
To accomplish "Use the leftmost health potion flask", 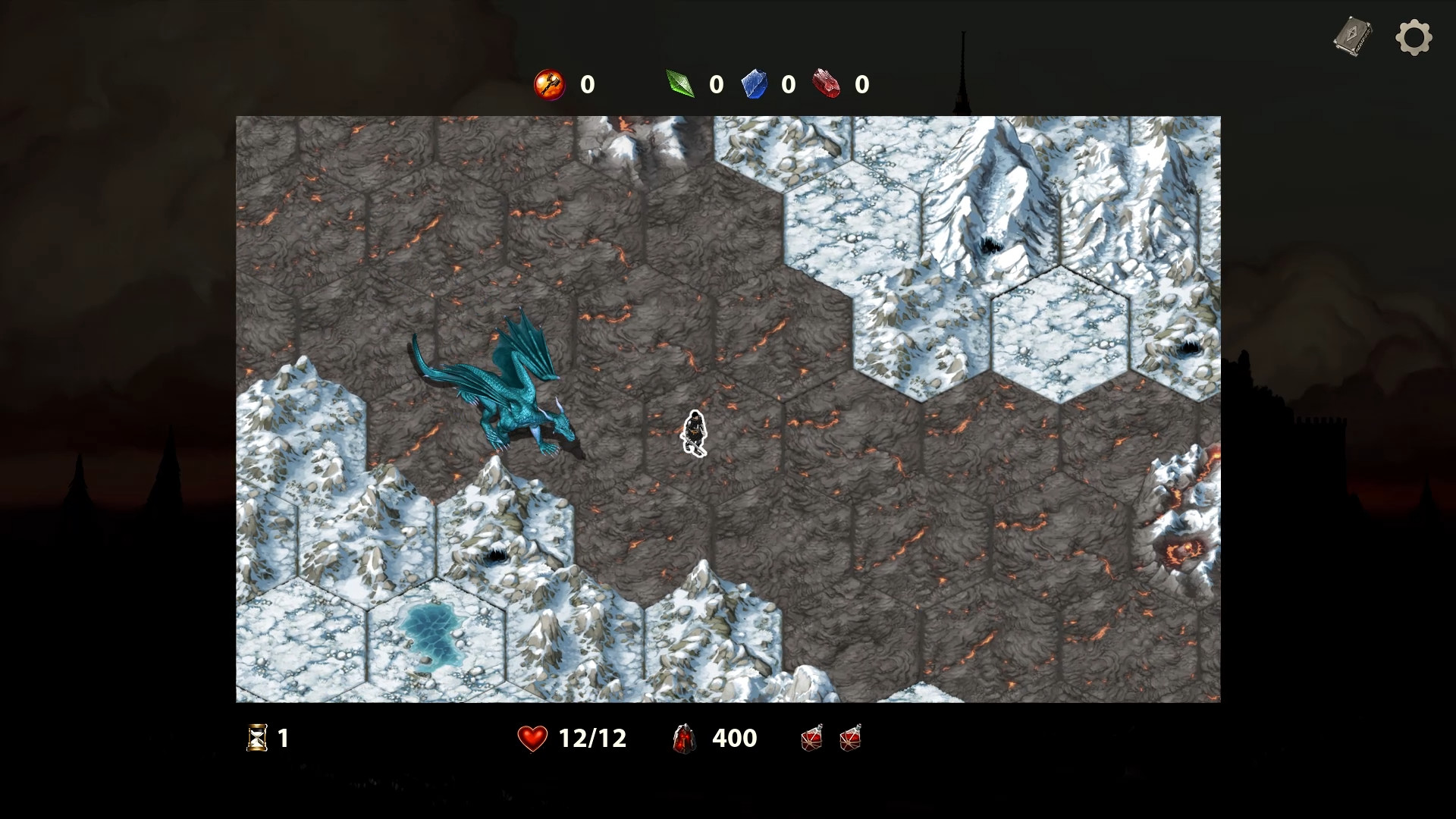I will pyautogui.click(x=811, y=738).
